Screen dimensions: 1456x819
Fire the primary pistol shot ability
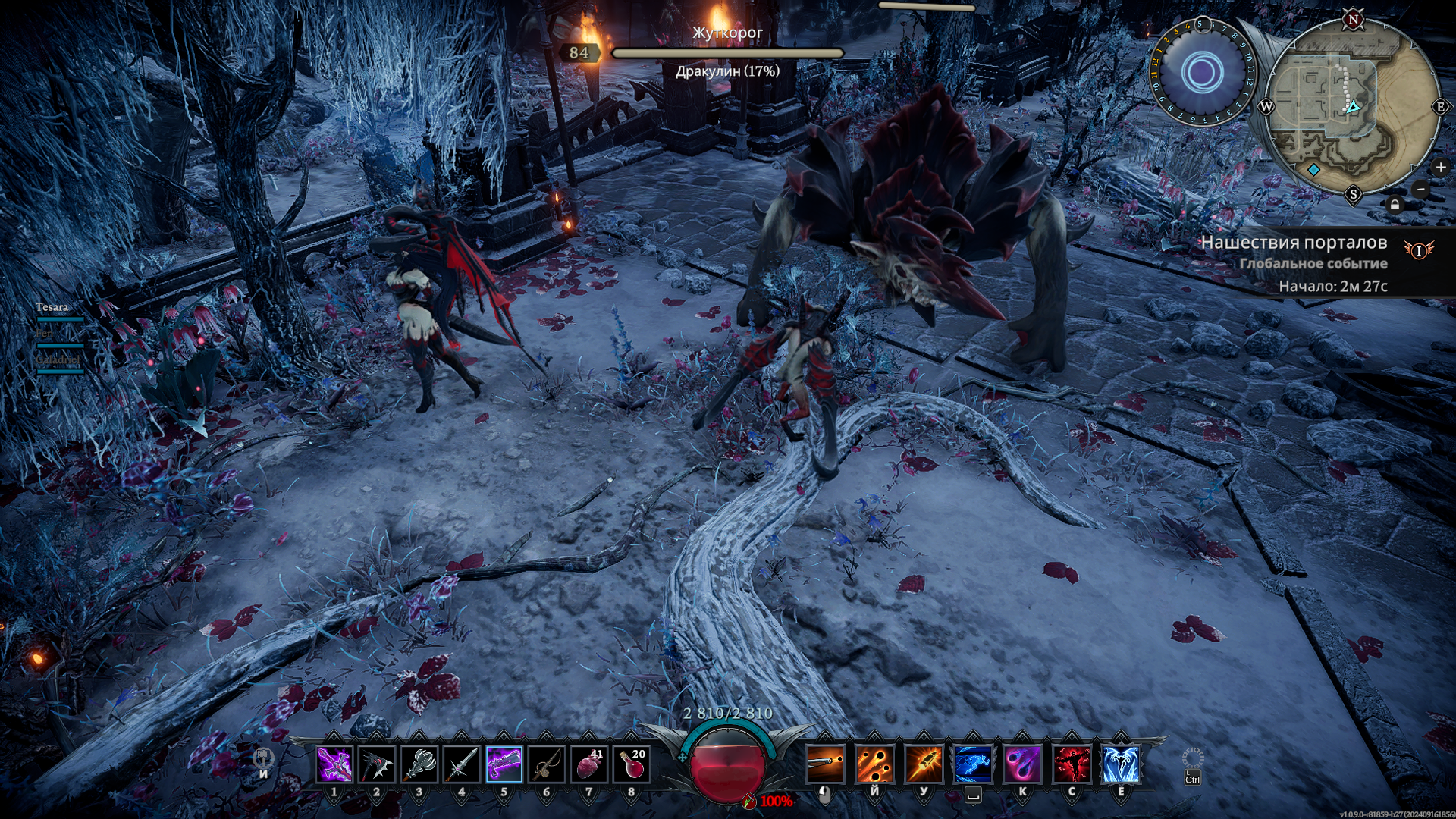825,764
